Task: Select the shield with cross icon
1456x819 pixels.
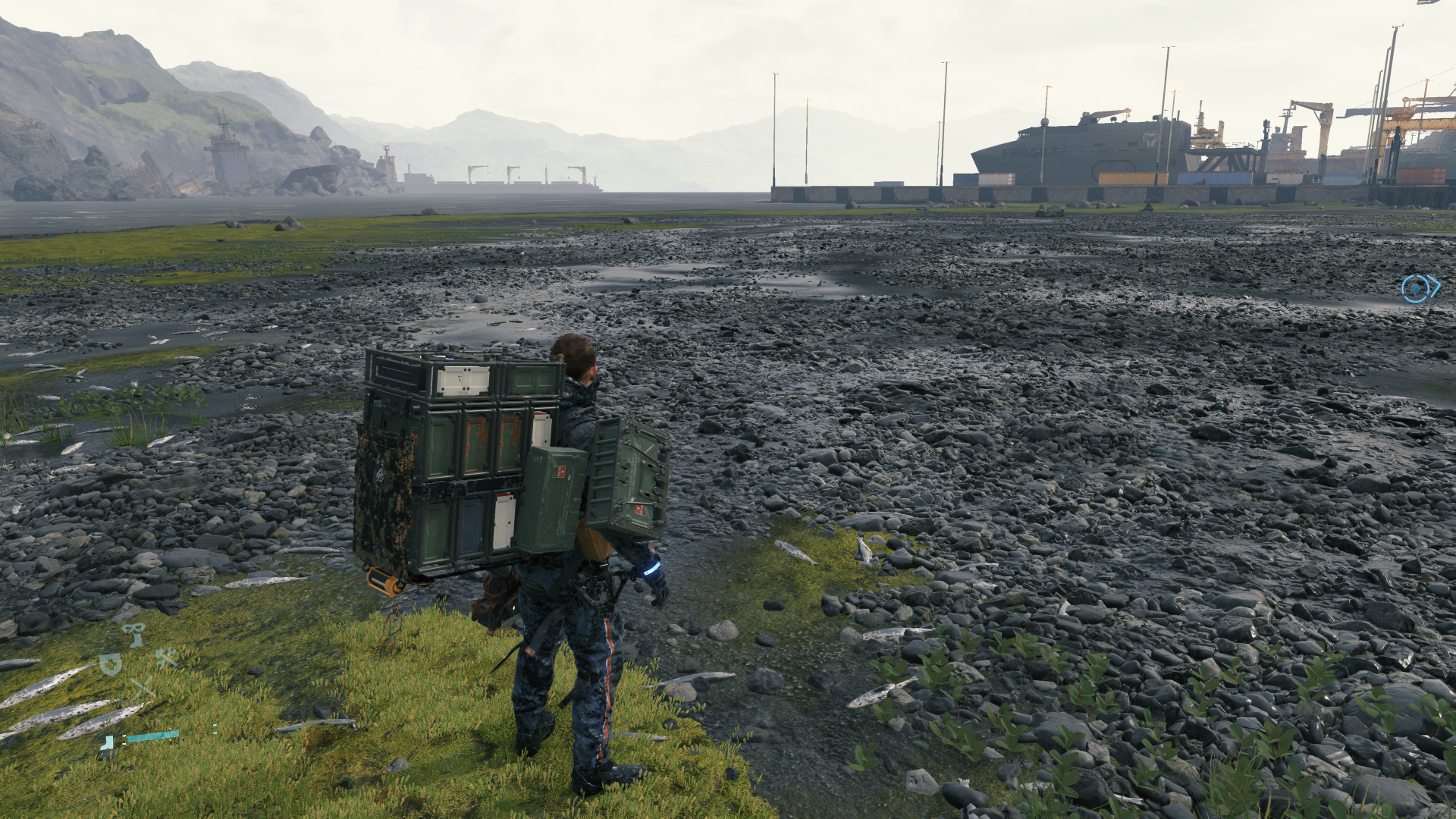Action: pyautogui.click(x=111, y=664)
